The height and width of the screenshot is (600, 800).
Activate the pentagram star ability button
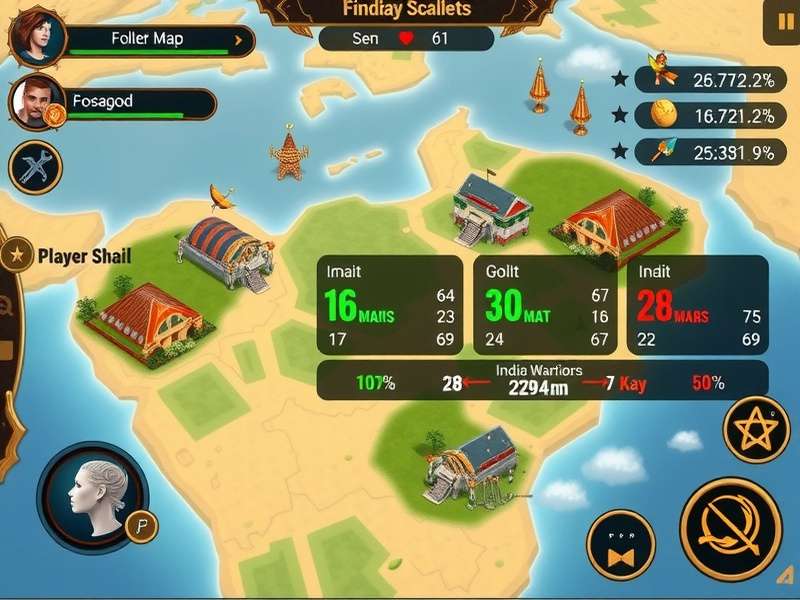click(x=756, y=430)
